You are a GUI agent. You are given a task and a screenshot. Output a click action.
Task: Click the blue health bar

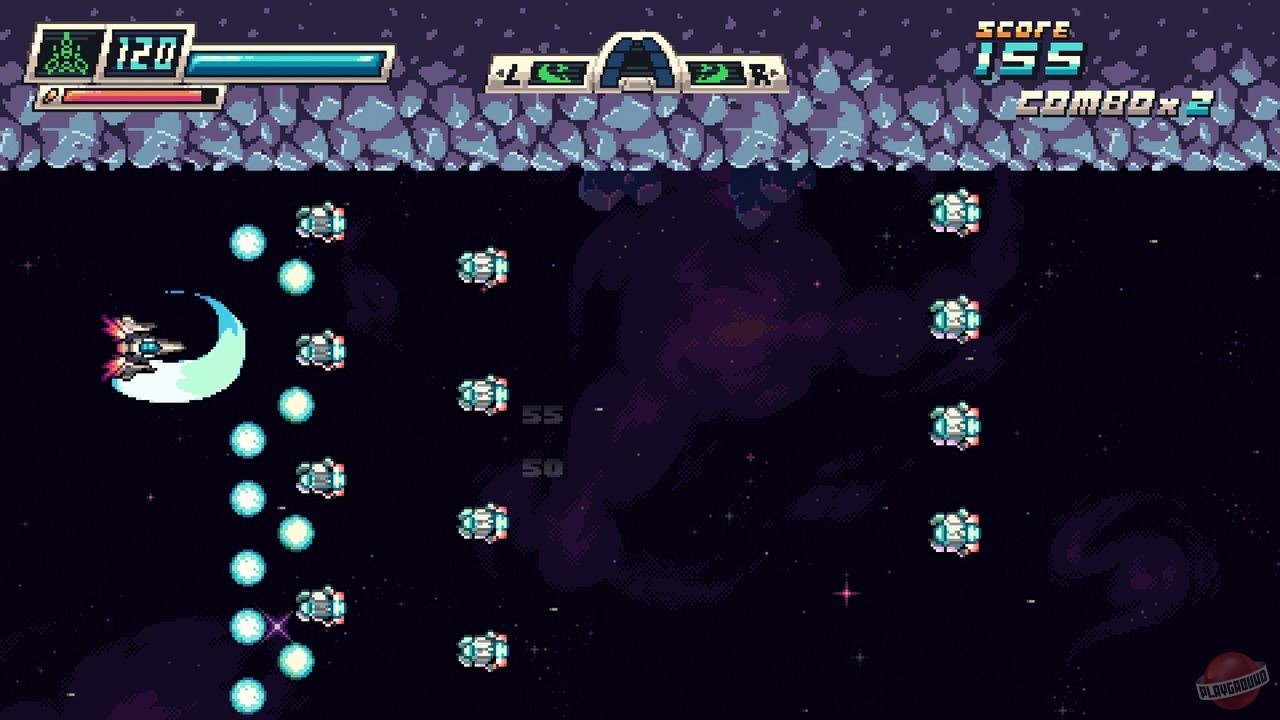(x=286, y=60)
